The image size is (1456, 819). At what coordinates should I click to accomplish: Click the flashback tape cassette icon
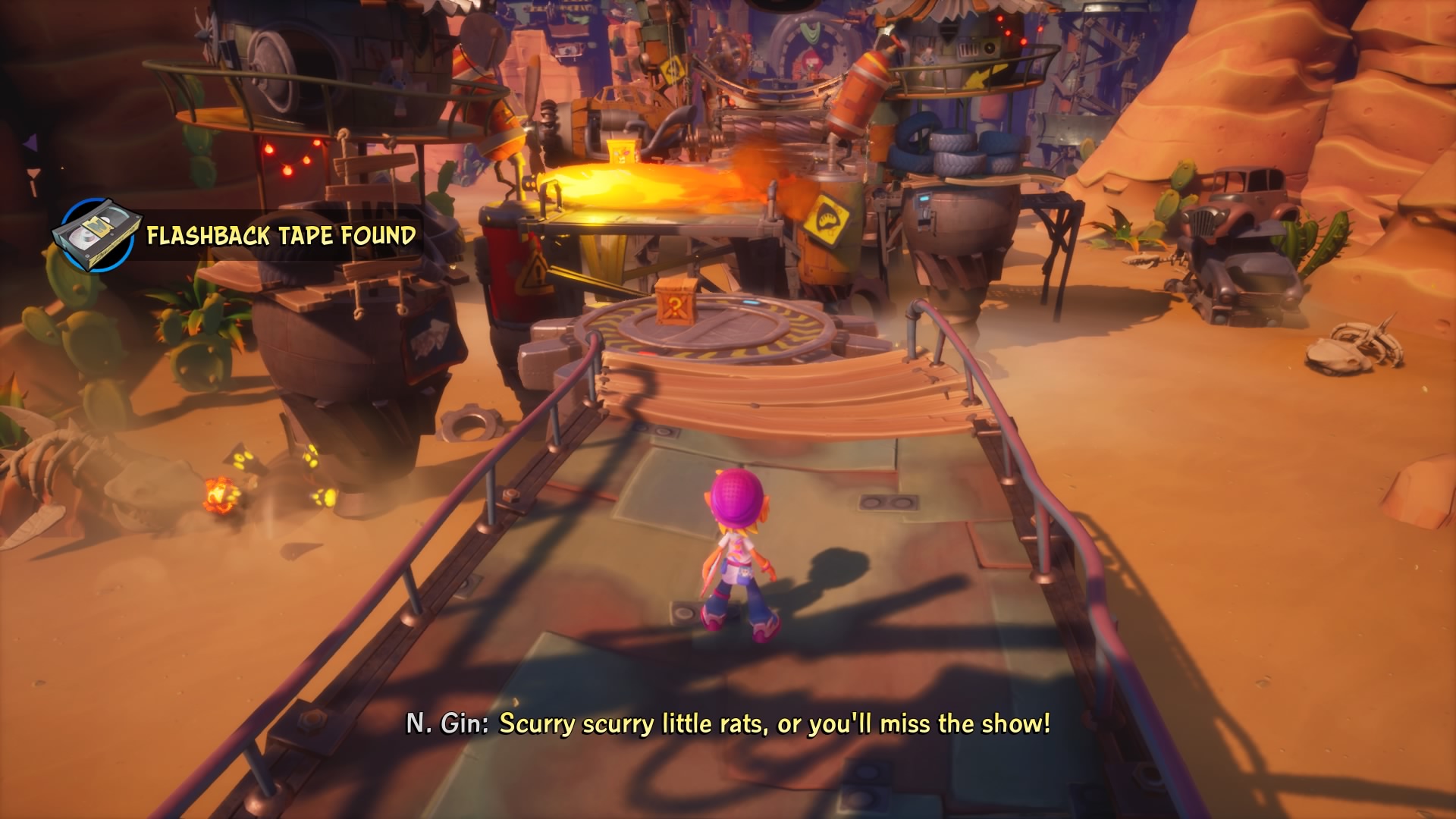point(96,235)
